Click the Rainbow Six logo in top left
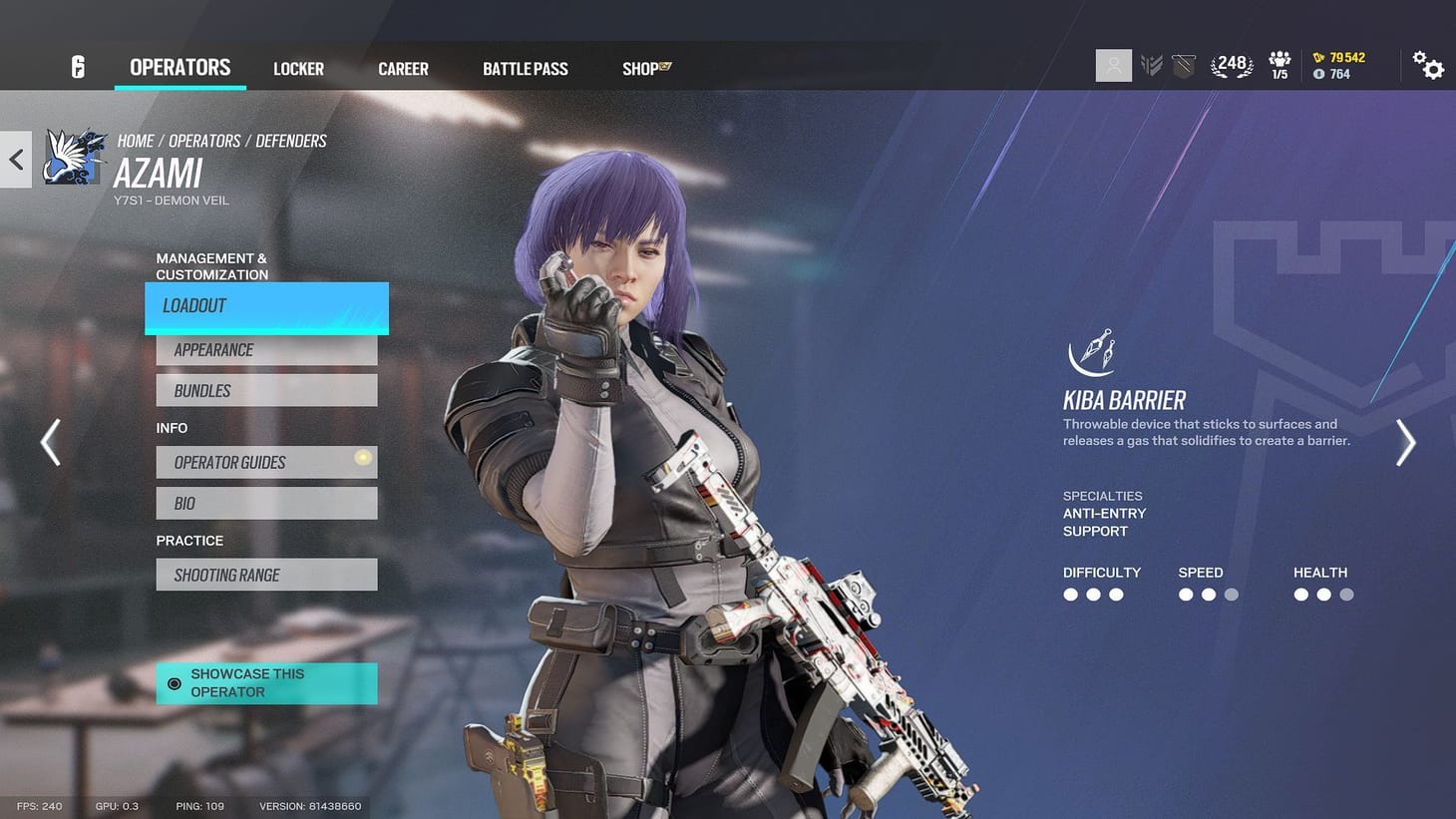 pos(77,66)
